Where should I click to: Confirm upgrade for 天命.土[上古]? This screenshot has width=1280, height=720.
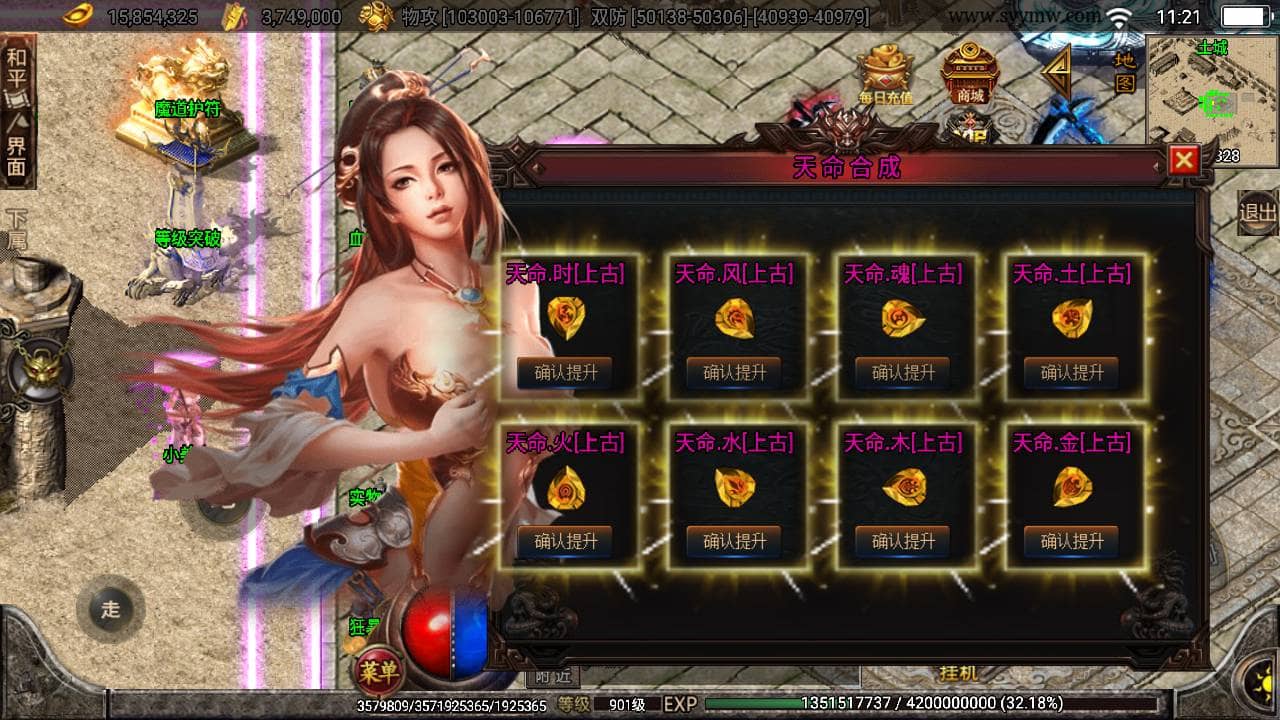1071,373
